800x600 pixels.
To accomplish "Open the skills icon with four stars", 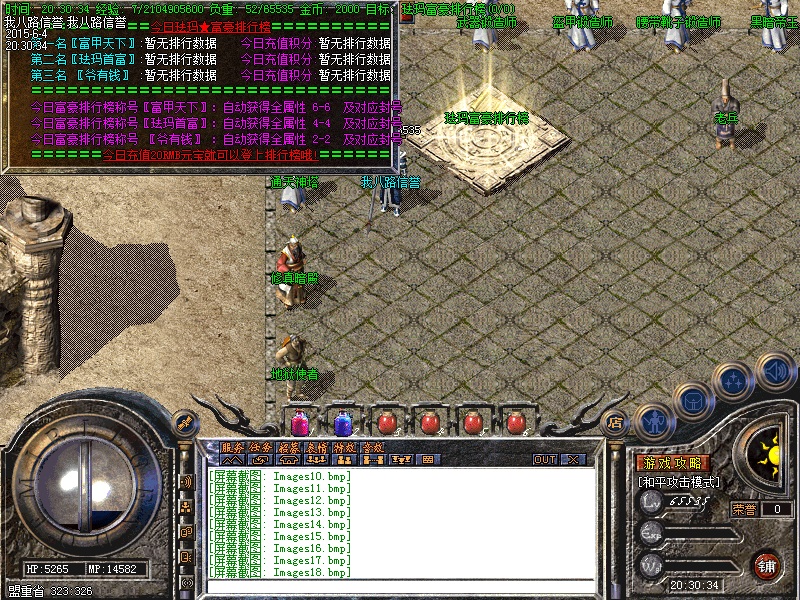I will tap(733, 381).
